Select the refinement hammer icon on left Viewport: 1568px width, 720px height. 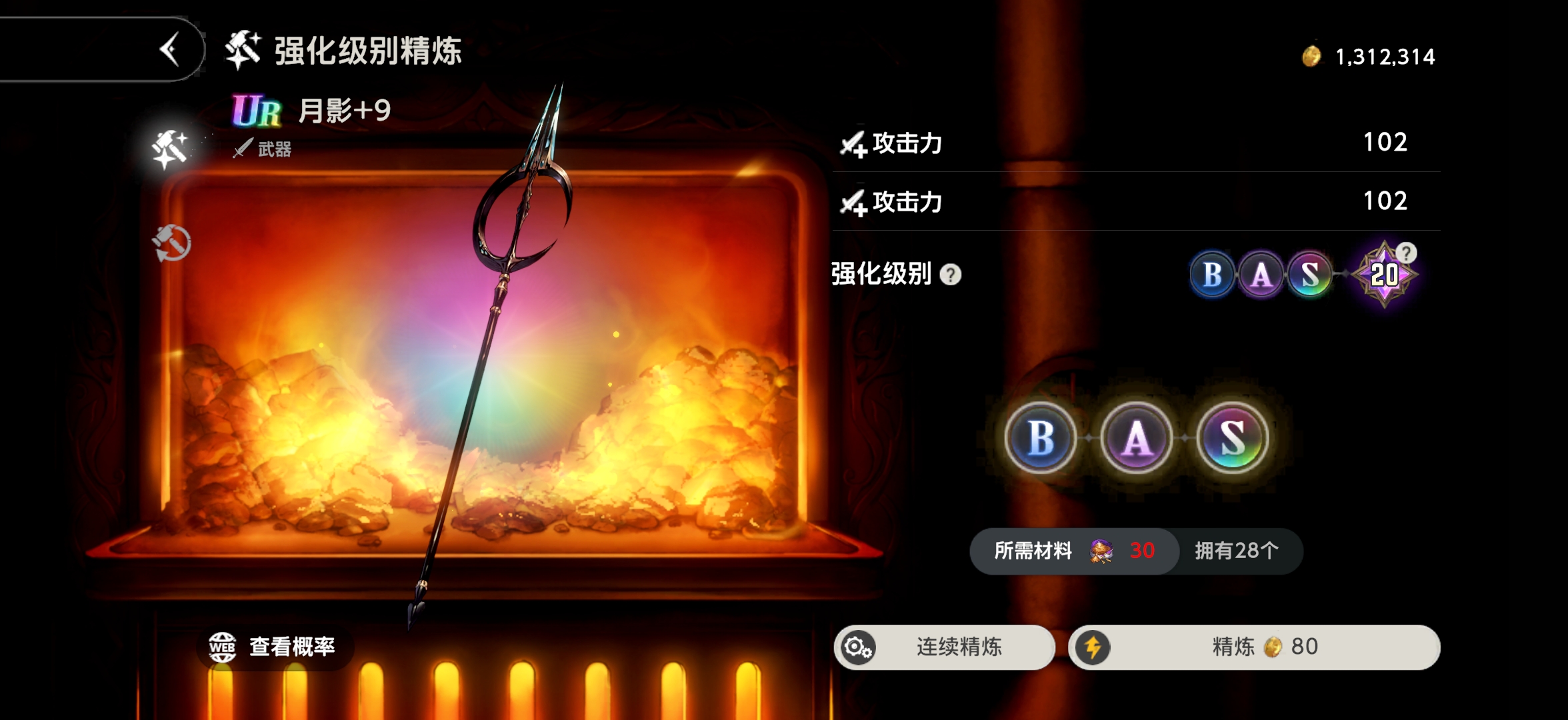pos(169,145)
